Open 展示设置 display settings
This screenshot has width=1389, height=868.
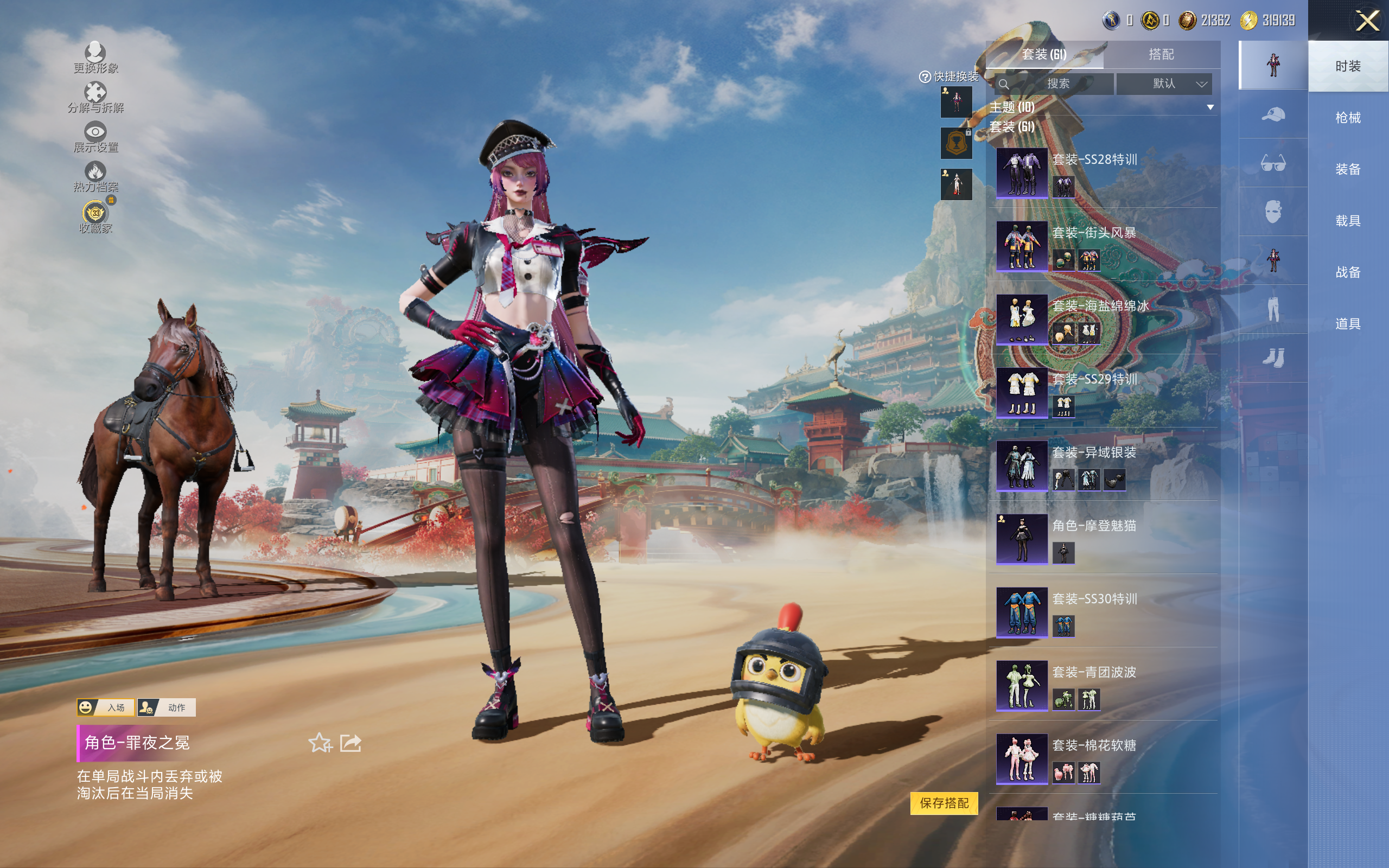[x=95, y=137]
